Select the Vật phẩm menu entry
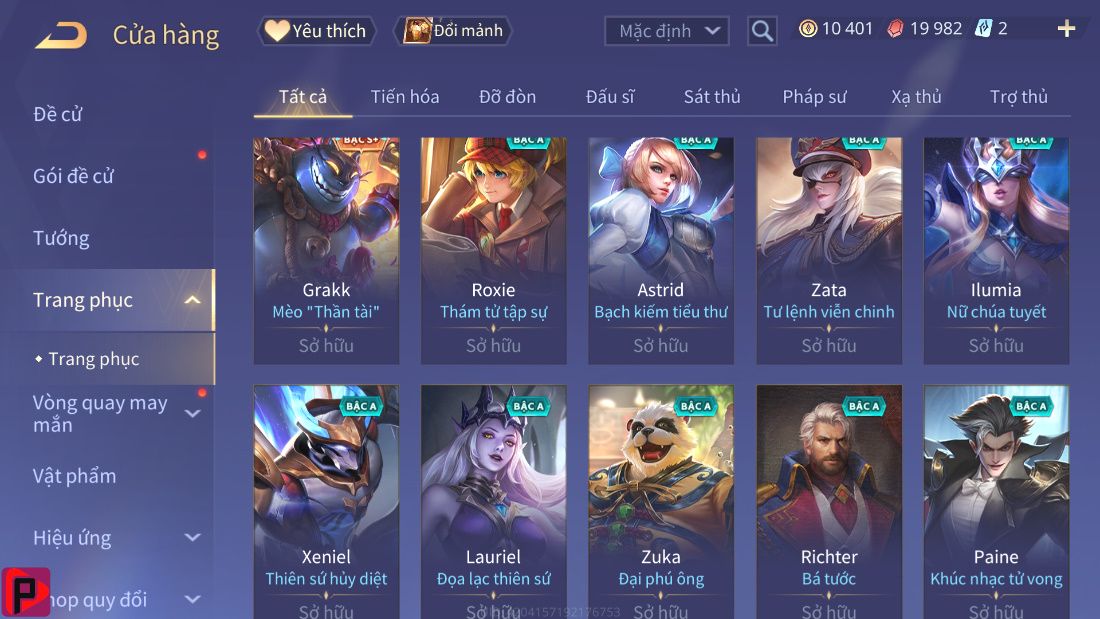The width and height of the screenshot is (1100, 619). click(x=74, y=476)
